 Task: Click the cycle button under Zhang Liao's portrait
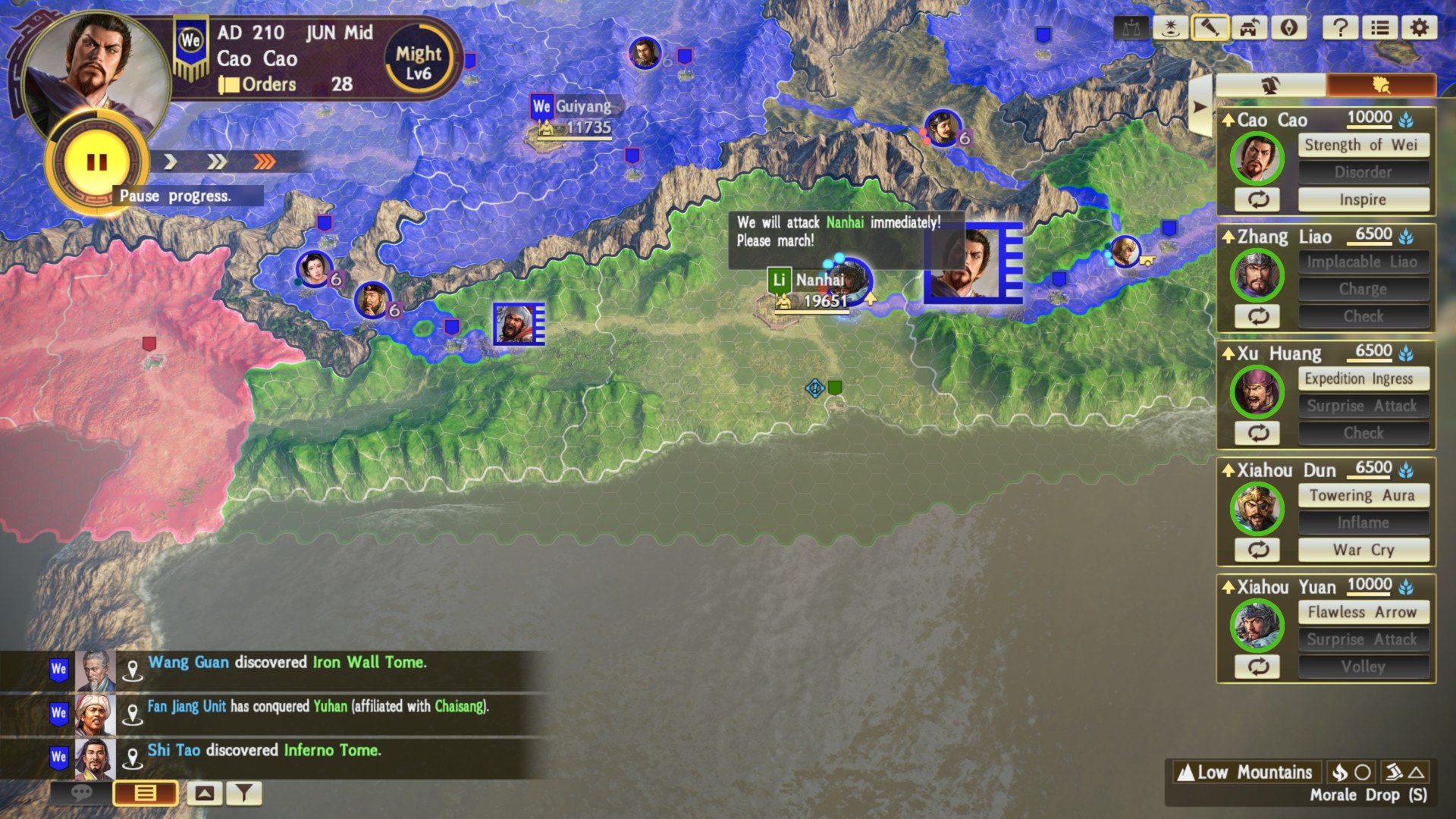1257,316
